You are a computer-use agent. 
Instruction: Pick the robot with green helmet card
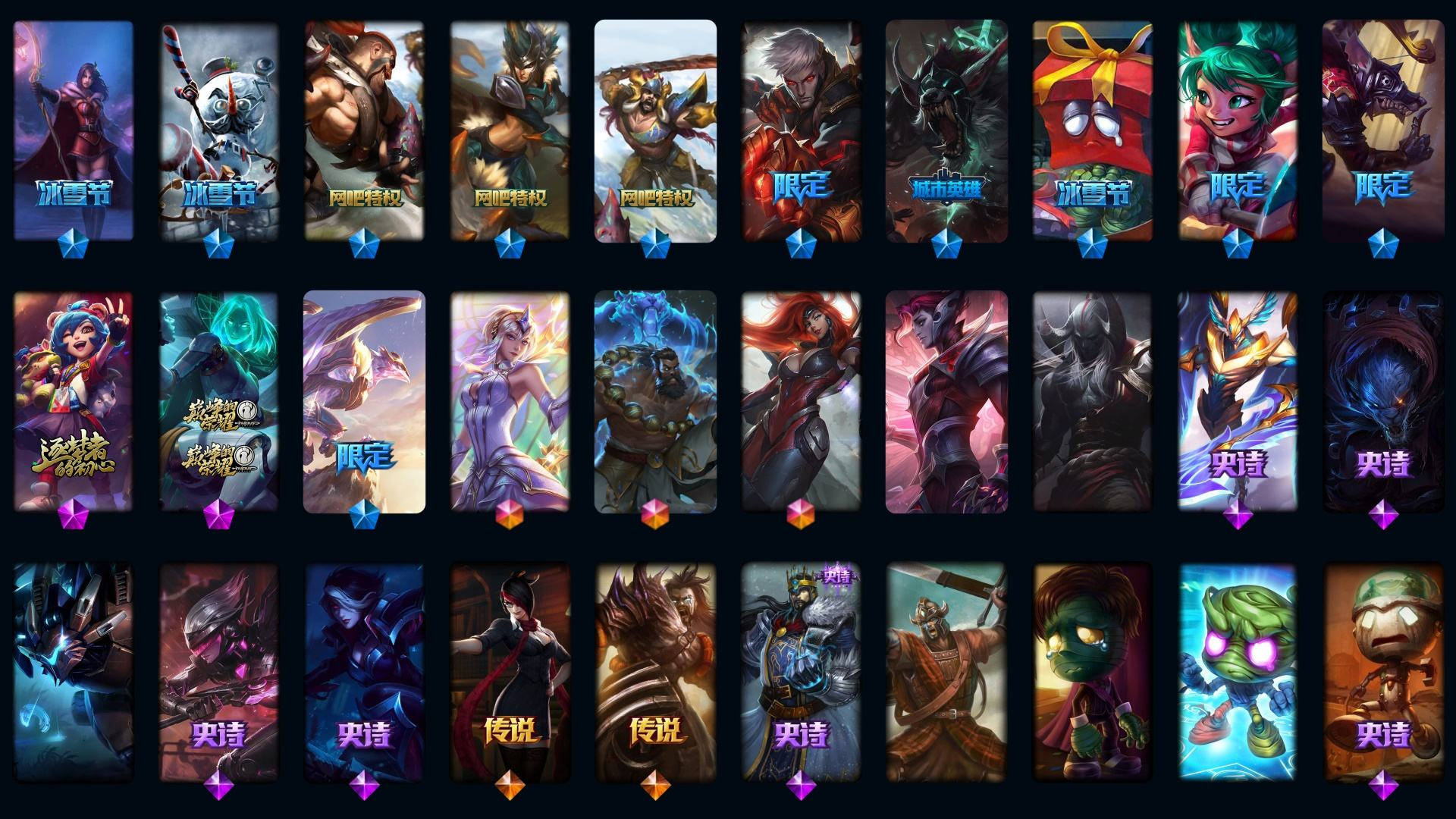click(1383, 673)
